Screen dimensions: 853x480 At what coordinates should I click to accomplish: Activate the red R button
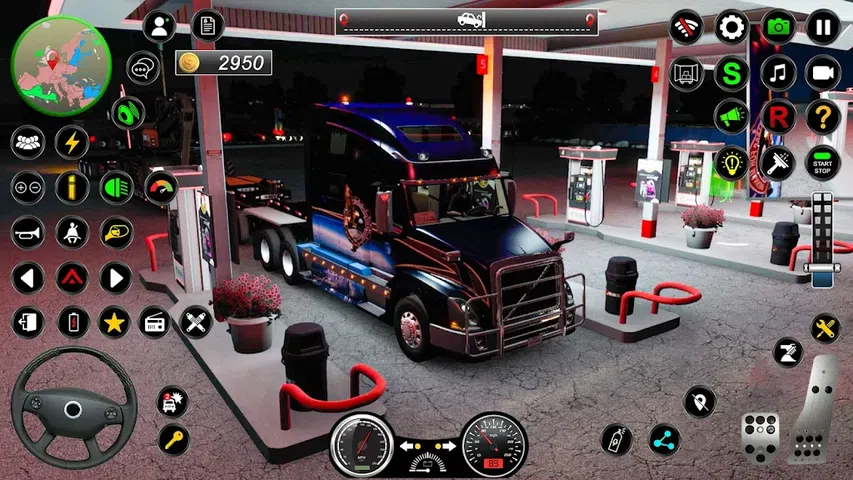(778, 116)
